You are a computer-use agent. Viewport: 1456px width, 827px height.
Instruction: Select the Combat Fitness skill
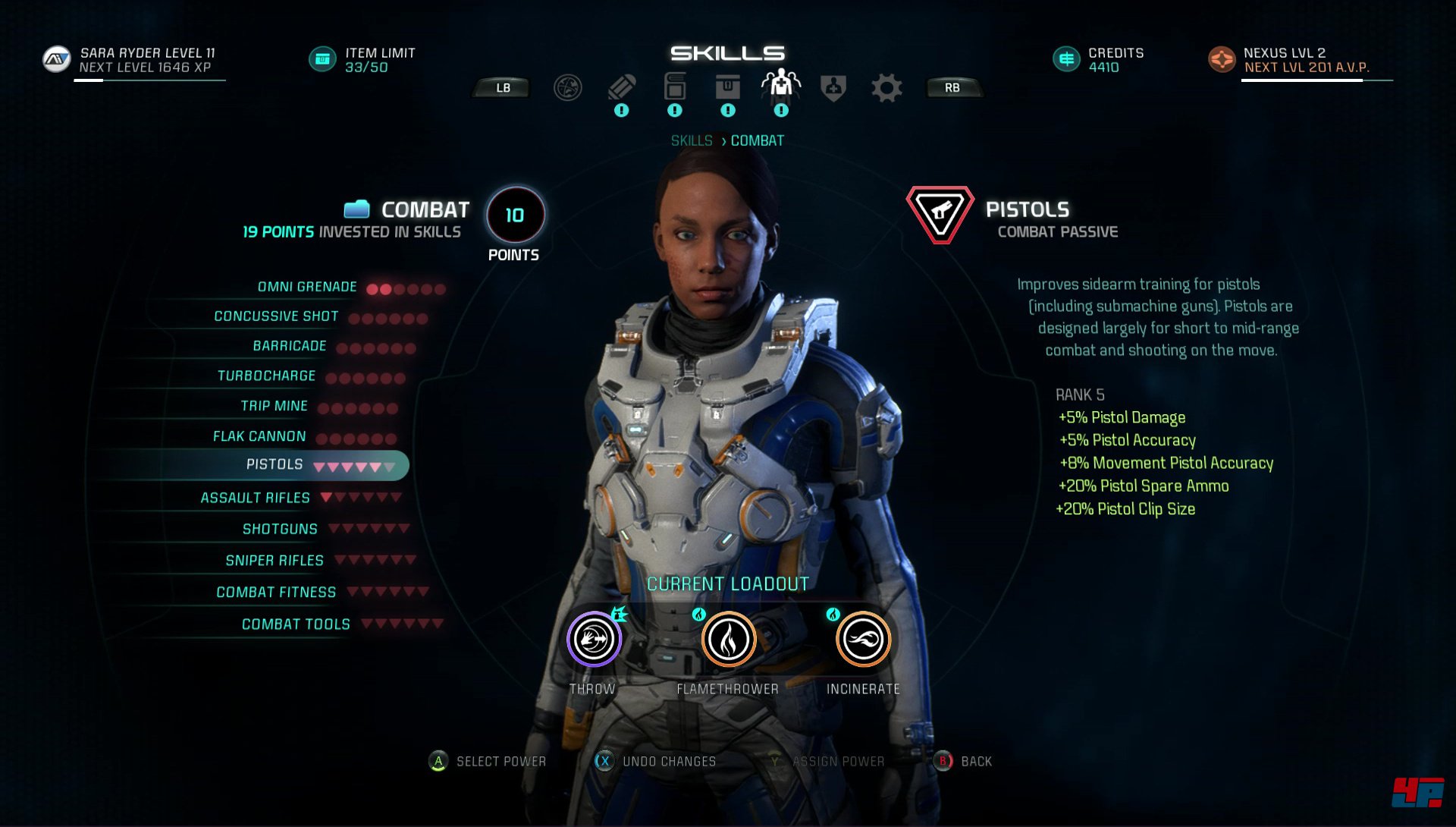[276, 592]
